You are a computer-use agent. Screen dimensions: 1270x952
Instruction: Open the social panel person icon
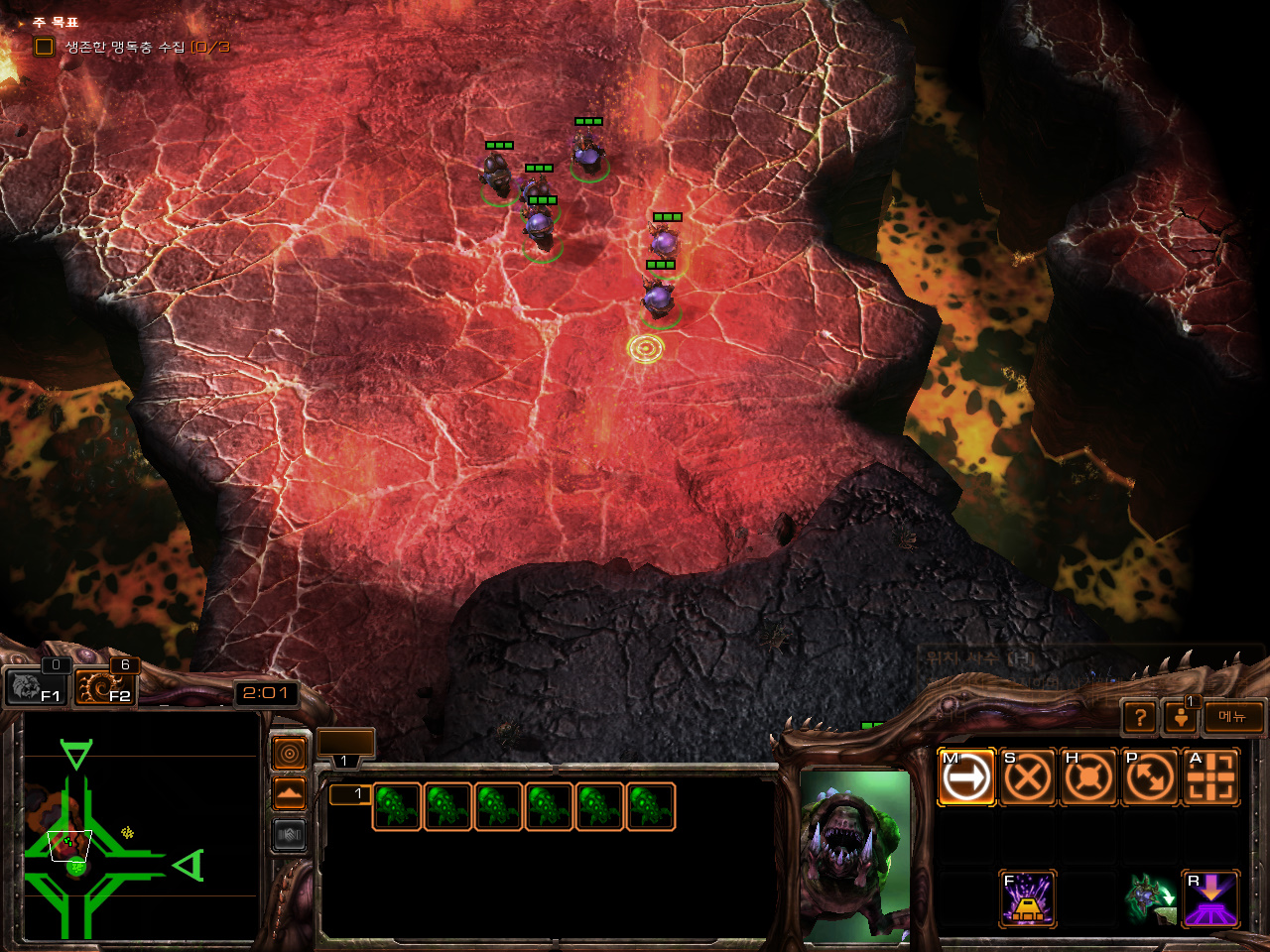click(1181, 717)
